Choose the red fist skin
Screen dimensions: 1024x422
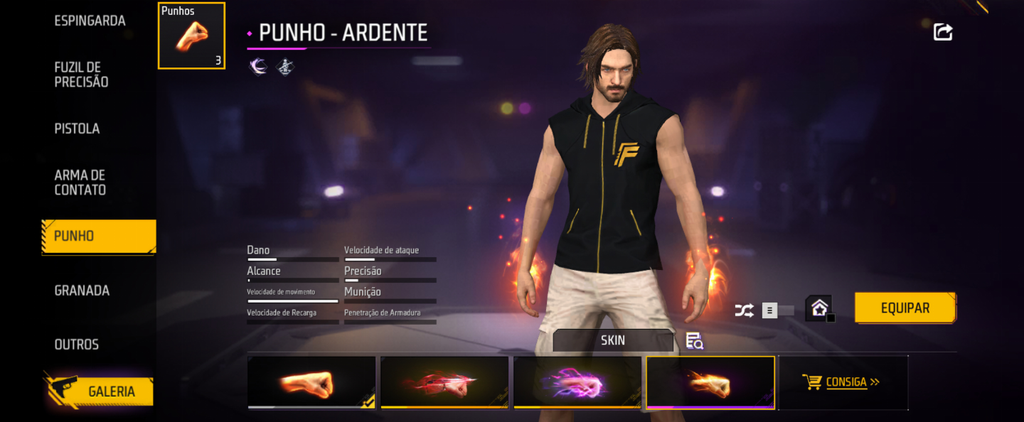pos(445,383)
